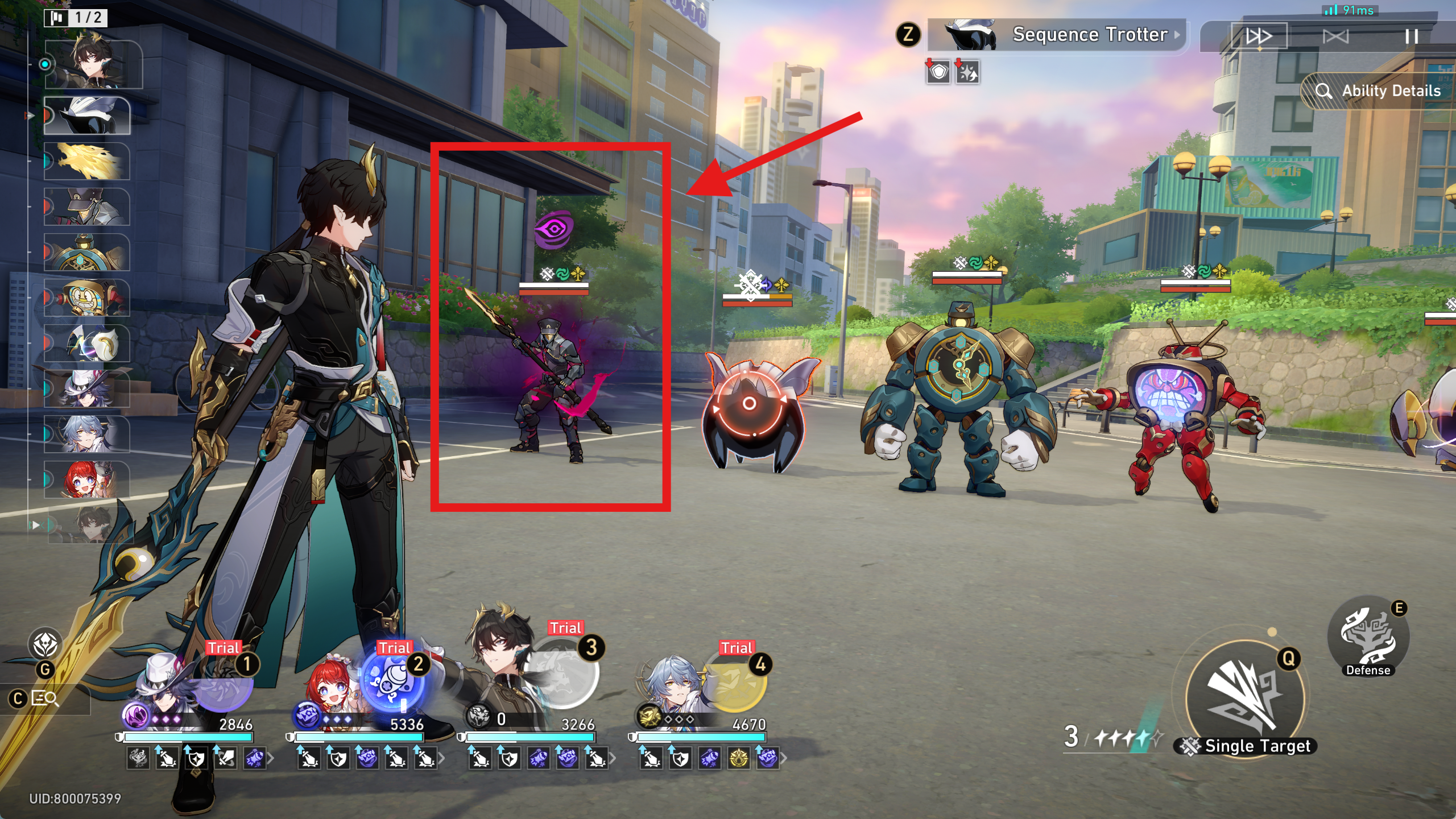Image resolution: width=1456 pixels, height=819 pixels.
Task: Click the shield debuff icon under Sequence Trotter
Action: tap(938, 73)
